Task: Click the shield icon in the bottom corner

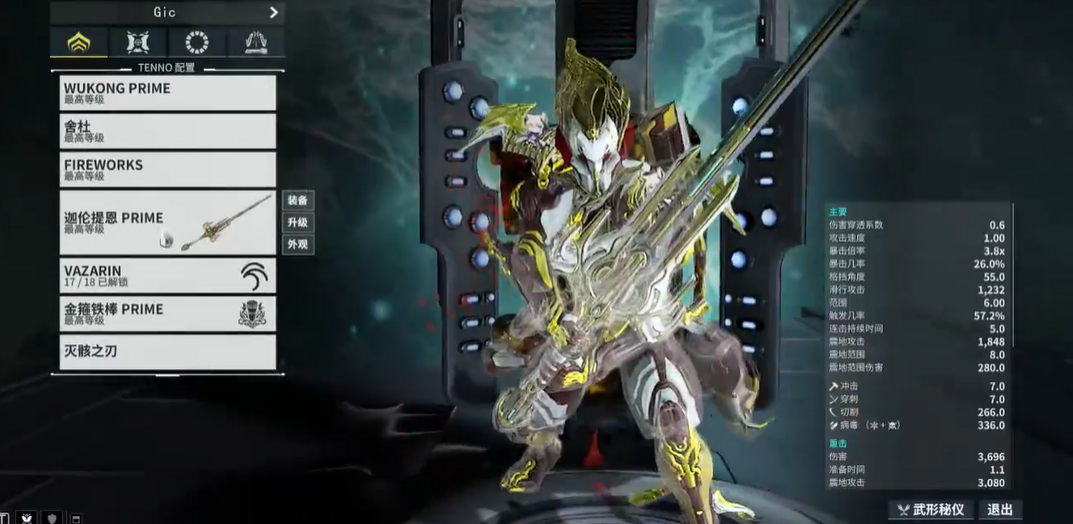Action: [x=52, y=518]
